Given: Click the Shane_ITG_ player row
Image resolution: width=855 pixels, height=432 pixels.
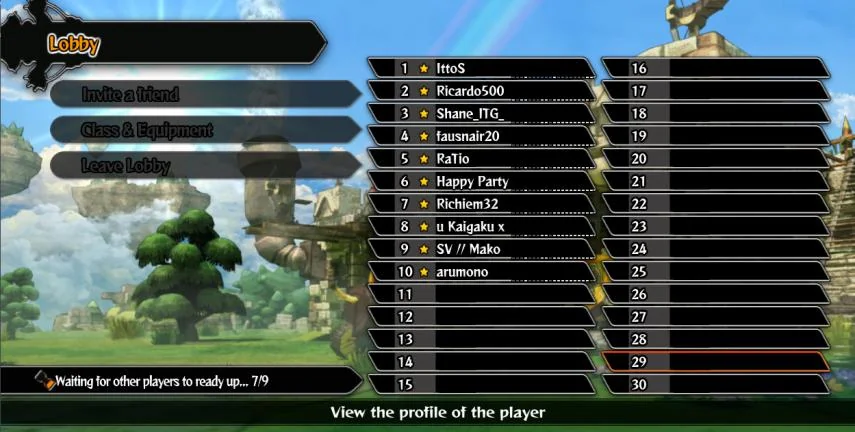Looking at the screenshot, I should click(480, 114).
